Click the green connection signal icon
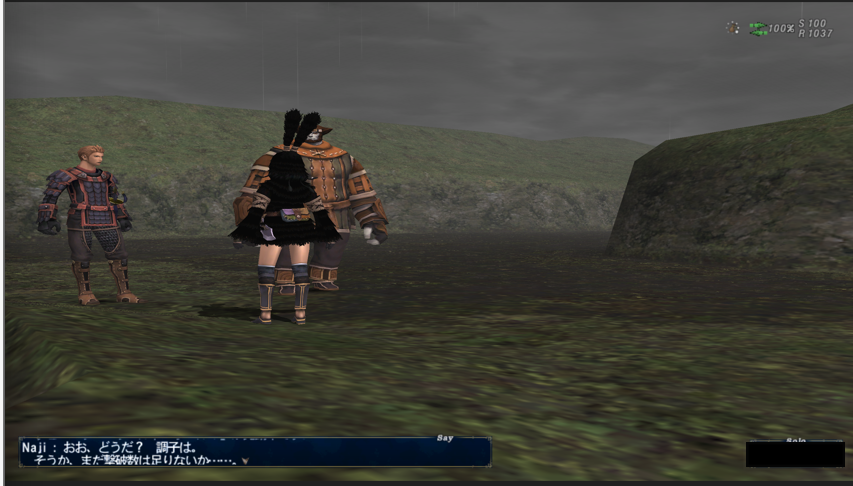This screenshot has height=486, width=853. click(x=759, y=28)
